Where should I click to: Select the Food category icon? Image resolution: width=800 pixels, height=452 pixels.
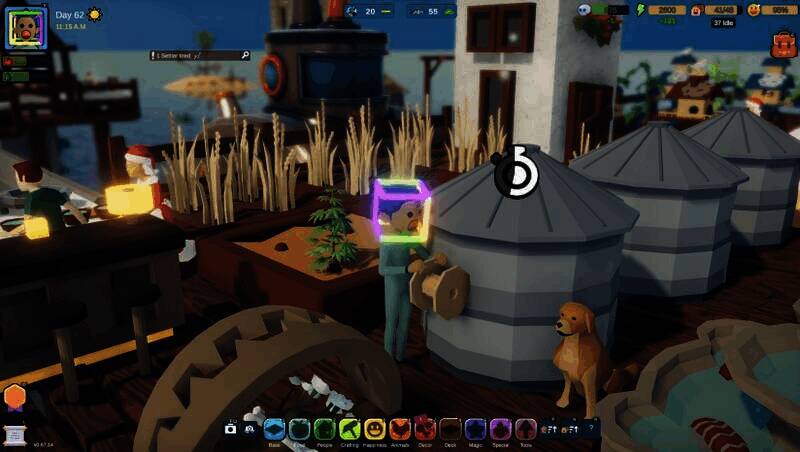(x=299, y=428)
